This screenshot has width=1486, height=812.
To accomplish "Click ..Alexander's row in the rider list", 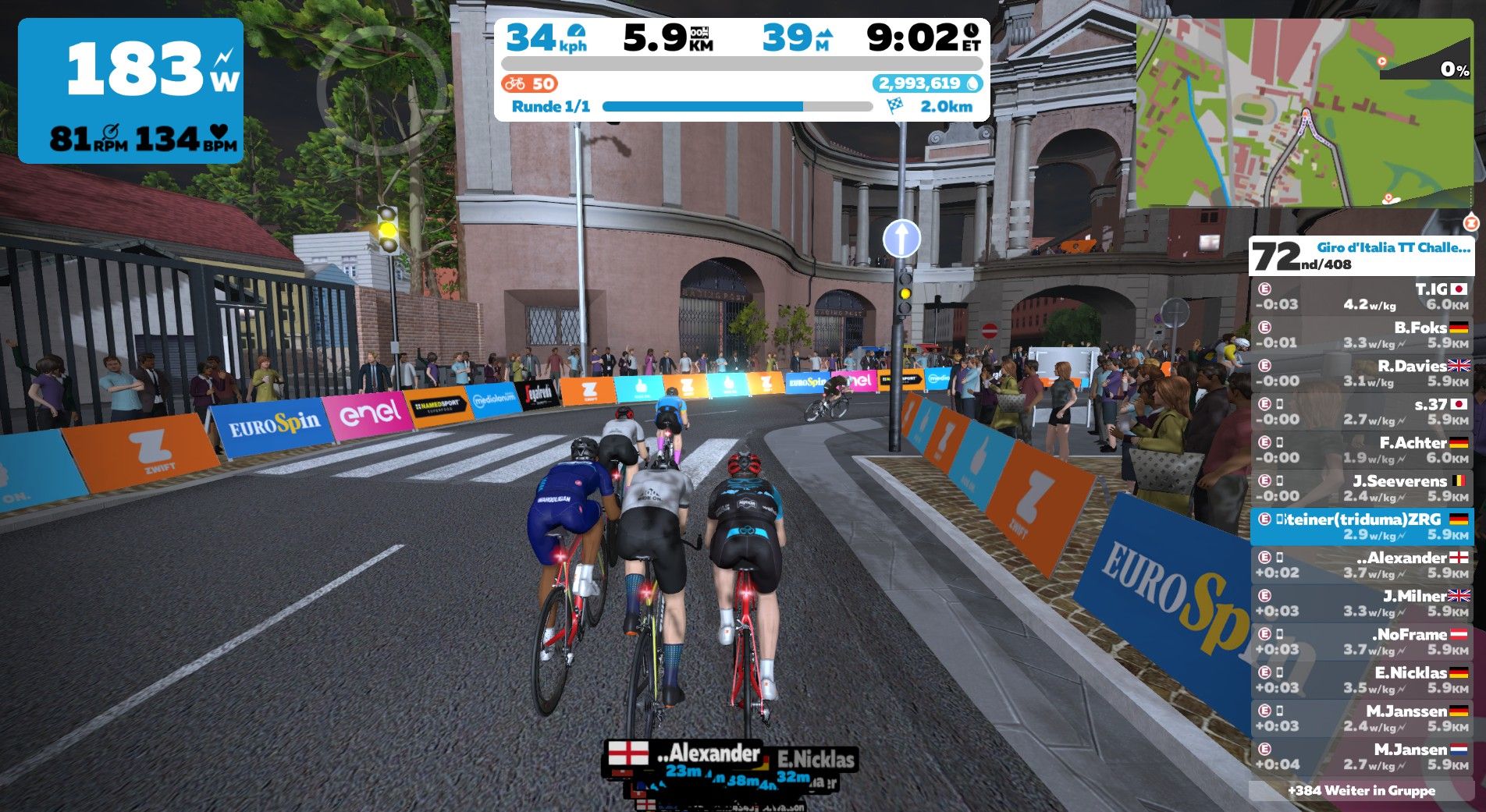I will (1362, 565).
